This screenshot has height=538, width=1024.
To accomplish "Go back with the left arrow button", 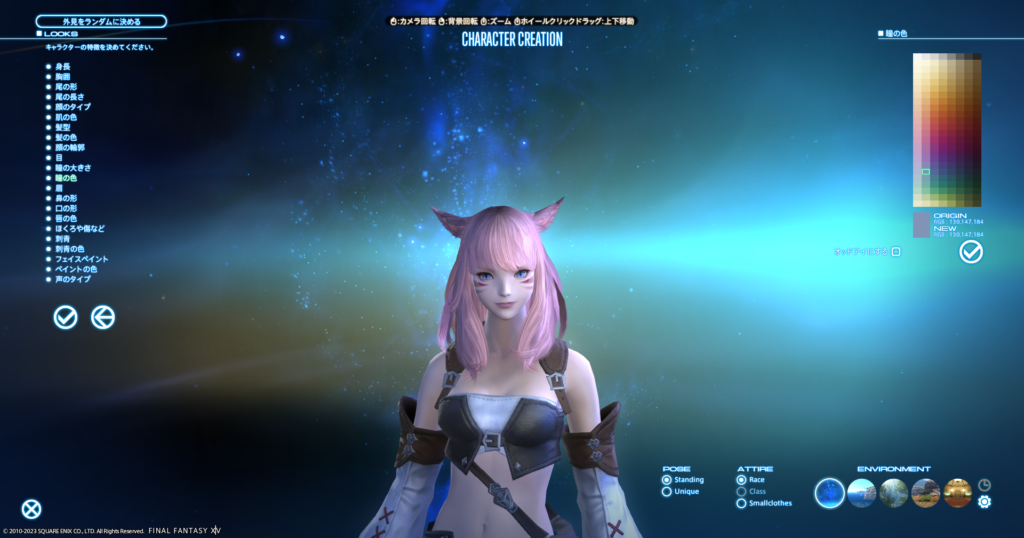I will [103, 317].
